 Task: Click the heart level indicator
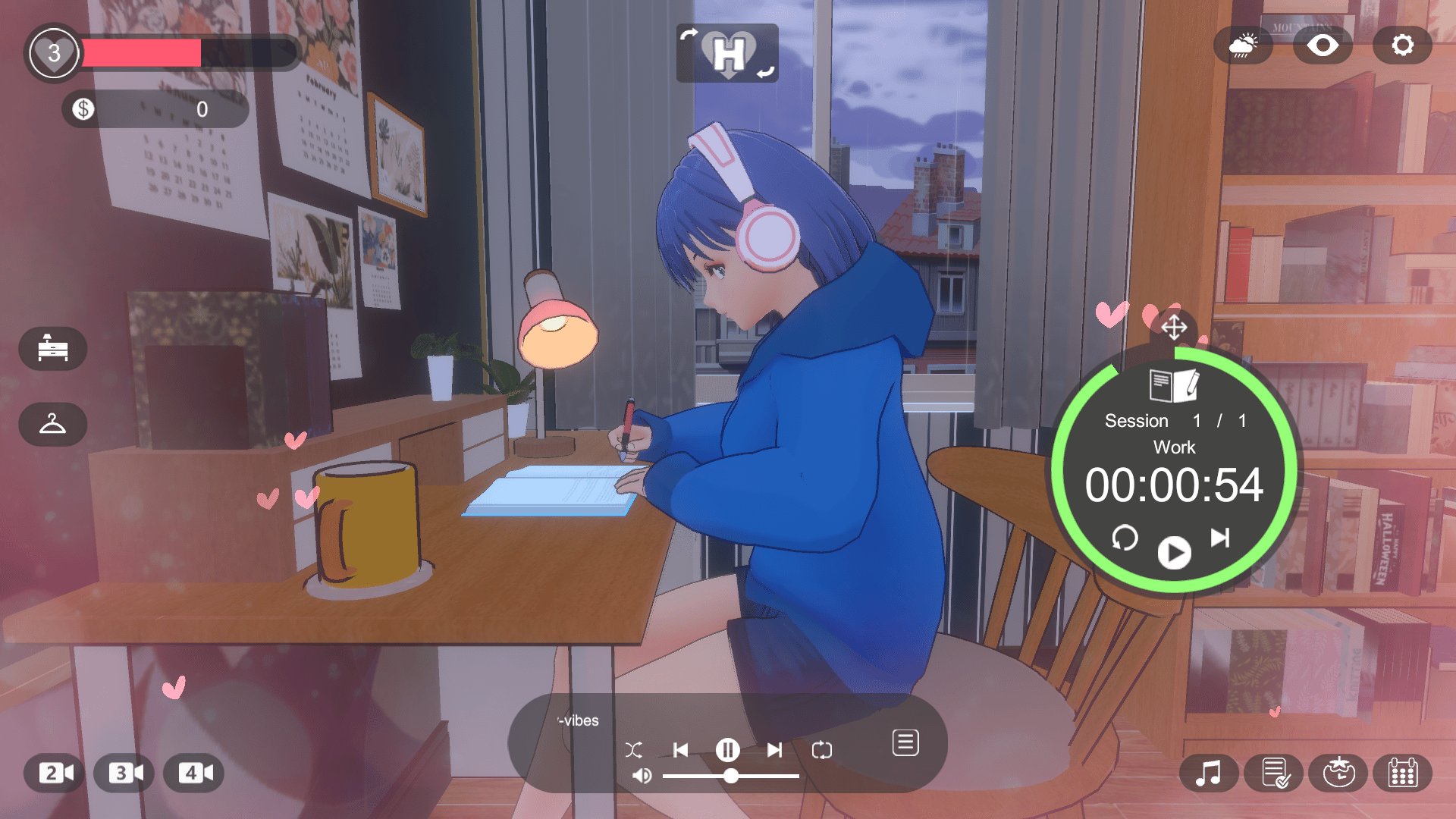point(53,52)
